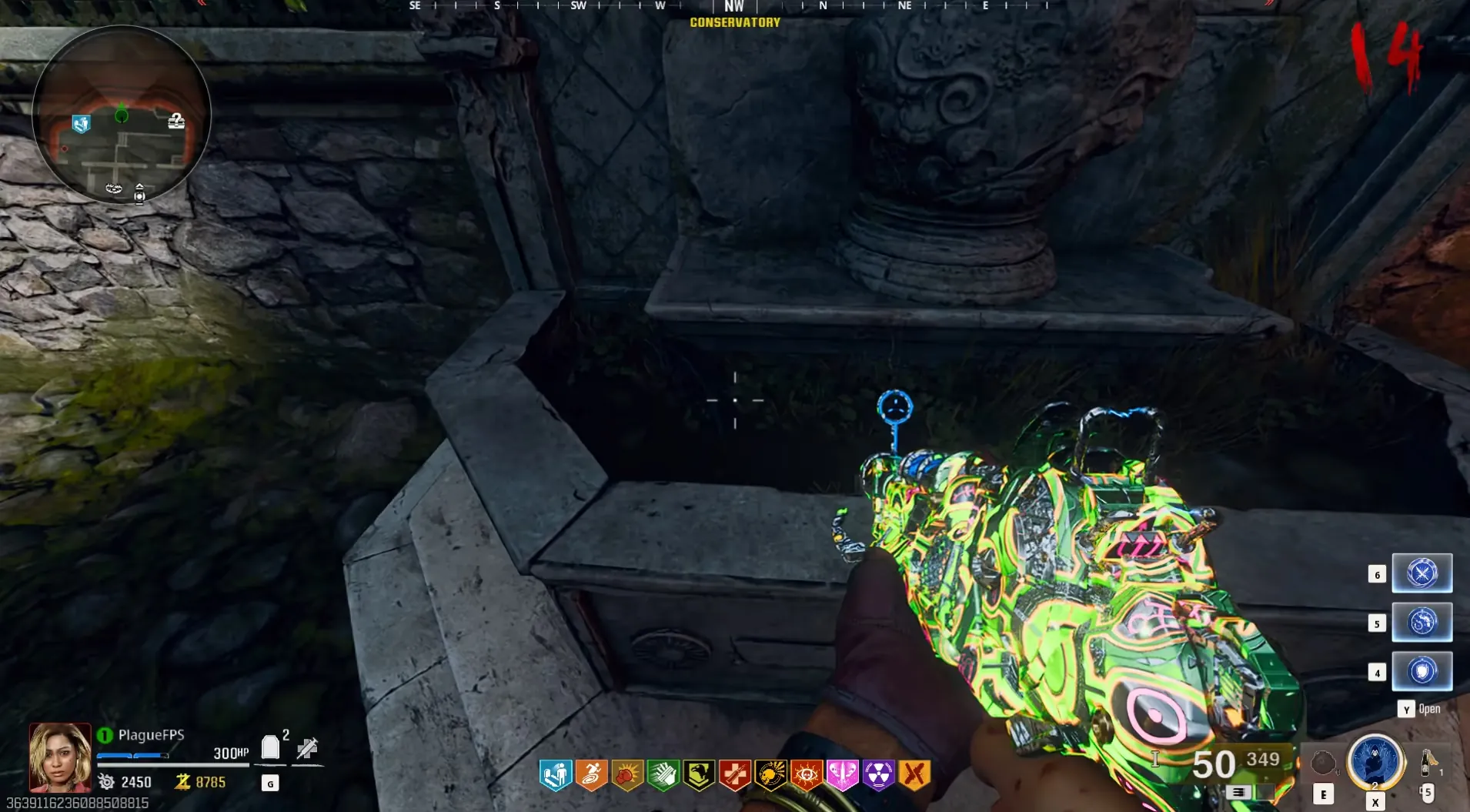The width and height of the screenshot is (1470, 812).
Task: Select the yellow skull Deadshot Daiquiri perk
Action: coord(770,775)
